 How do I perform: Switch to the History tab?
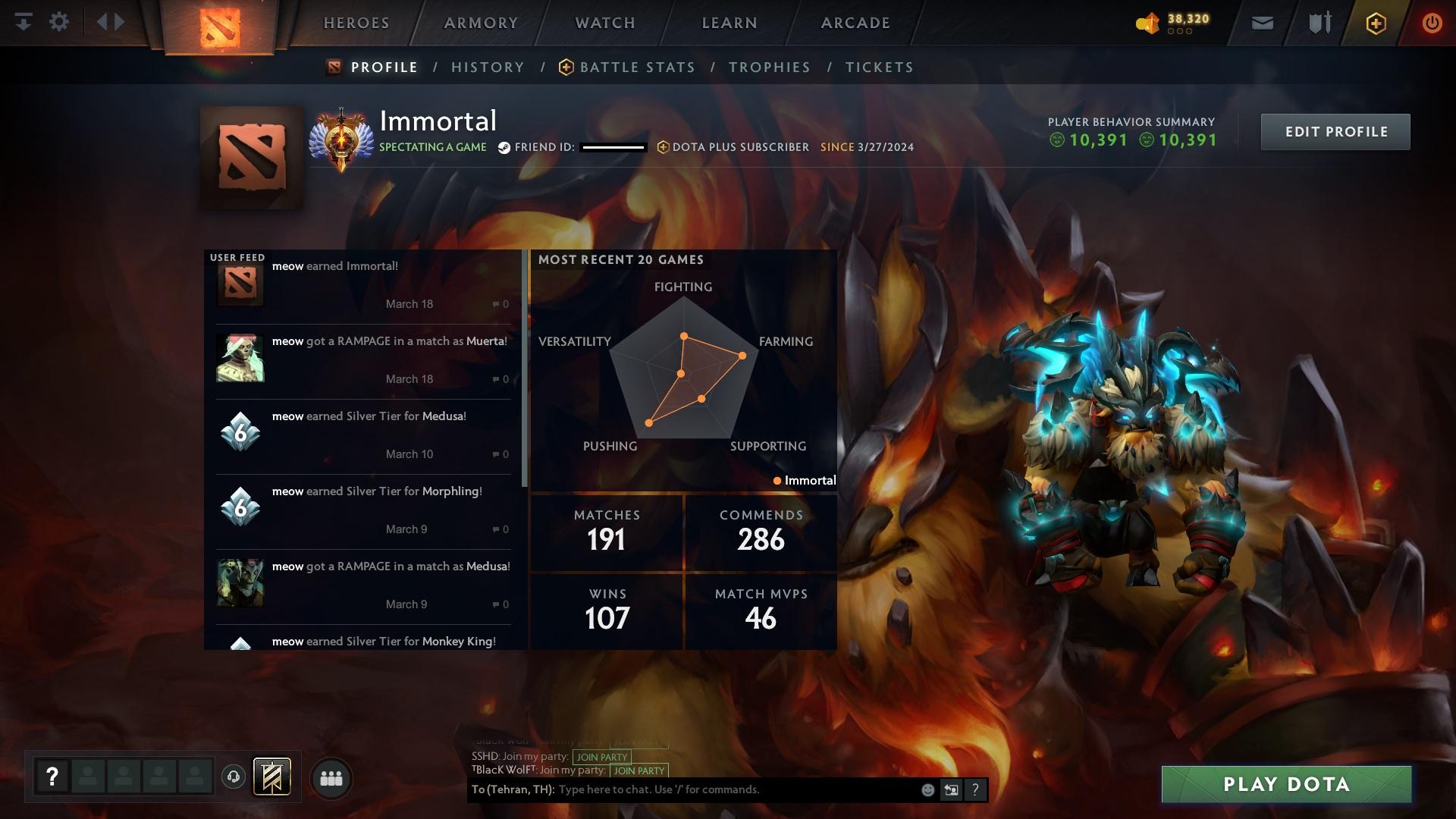click(x=488, y=67)
